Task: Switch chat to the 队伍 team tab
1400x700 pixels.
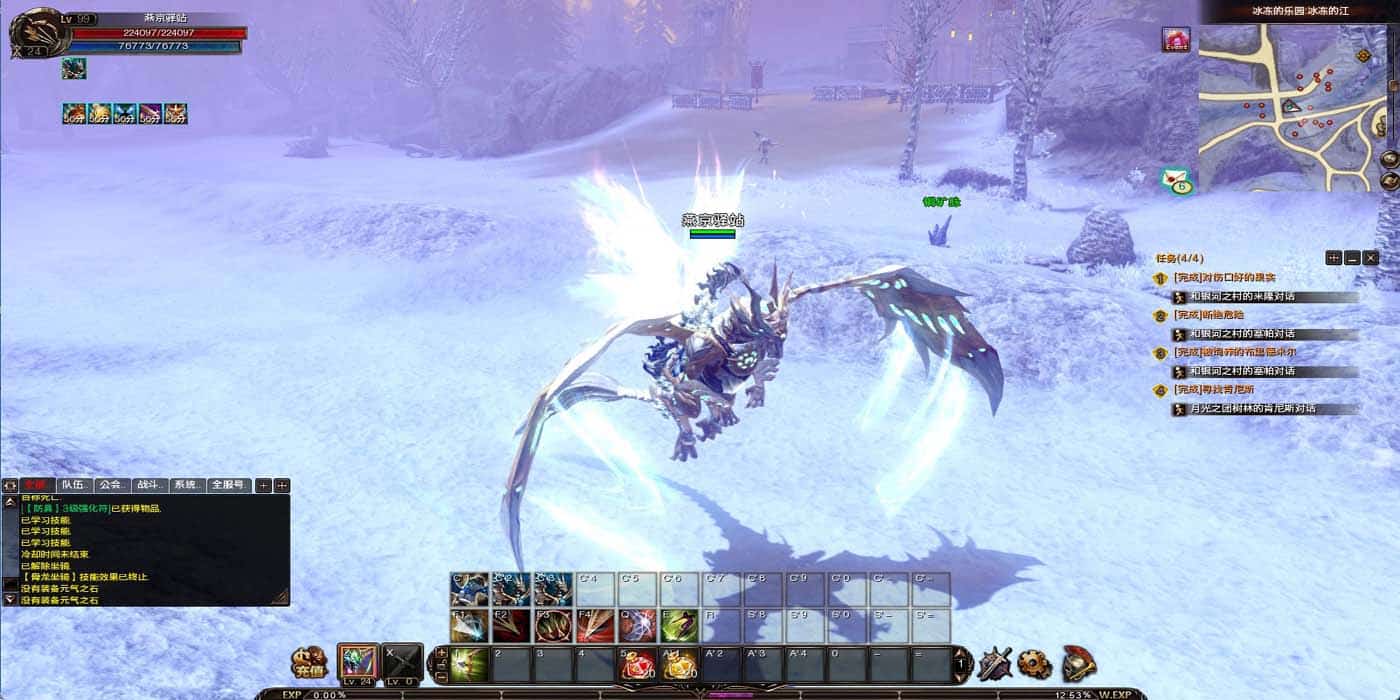Action: coord(76,485)
